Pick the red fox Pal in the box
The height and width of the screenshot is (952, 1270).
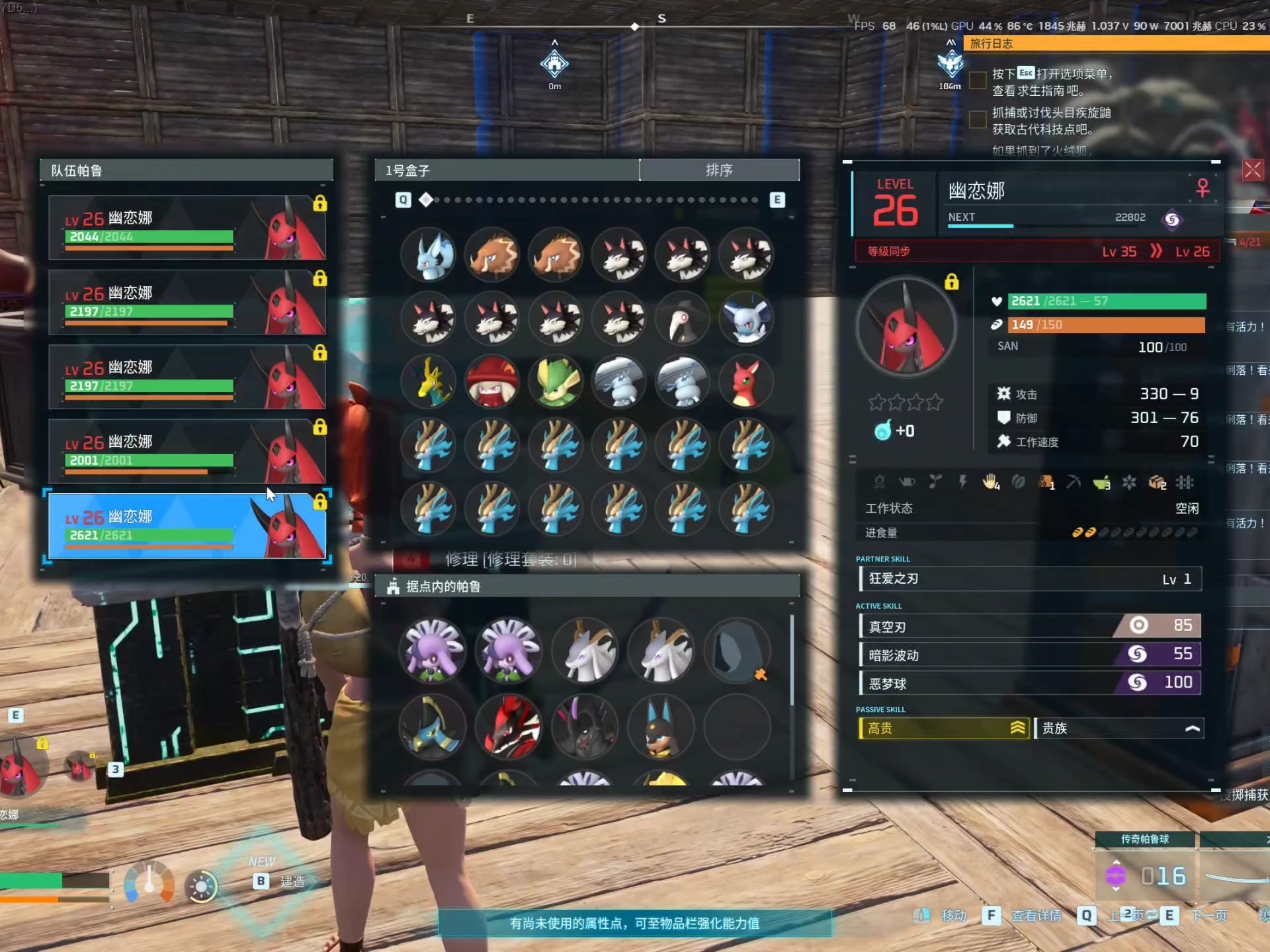point(746,382)
